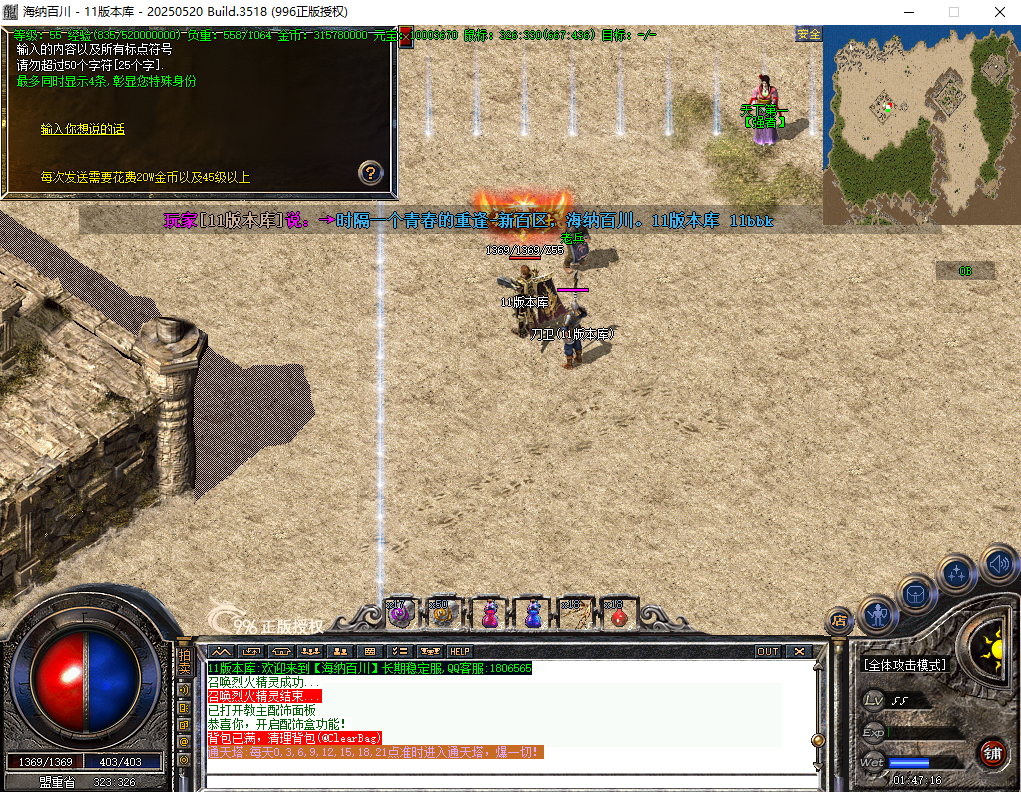Screen dimensions: 1021x792
Task: Maximize the game window
Action: coord(953,12)
